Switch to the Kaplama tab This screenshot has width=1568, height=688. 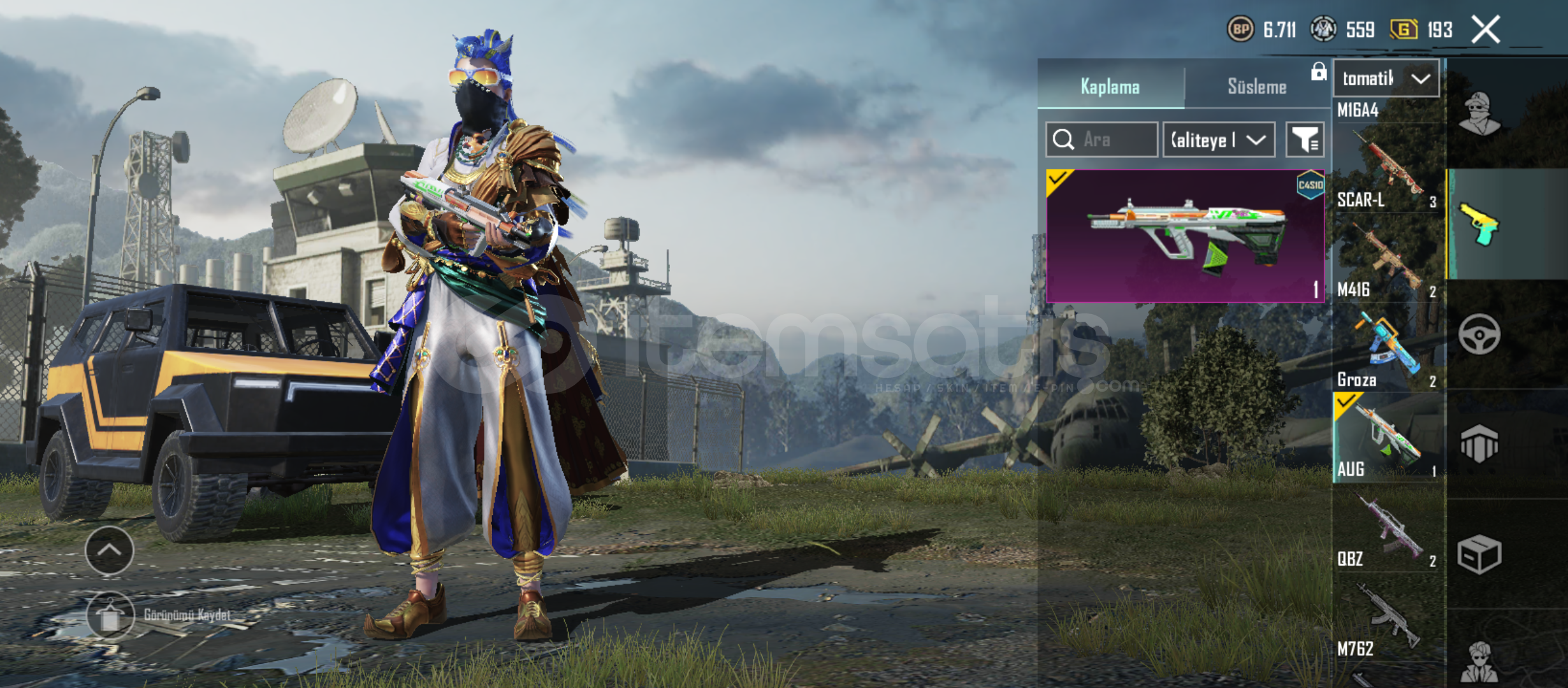[x=1110, y=87]
